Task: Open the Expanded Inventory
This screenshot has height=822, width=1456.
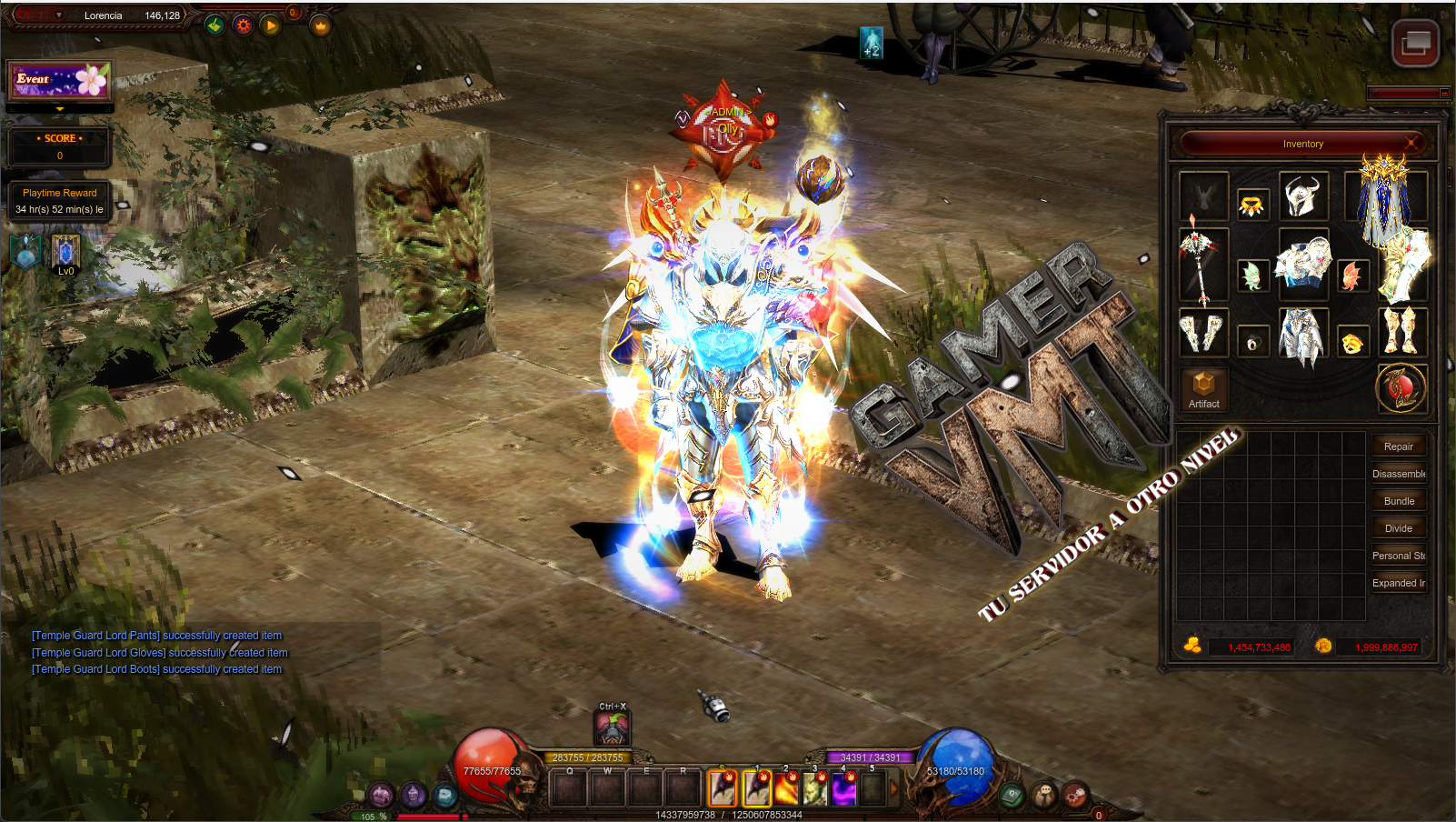Action: 1398,583
